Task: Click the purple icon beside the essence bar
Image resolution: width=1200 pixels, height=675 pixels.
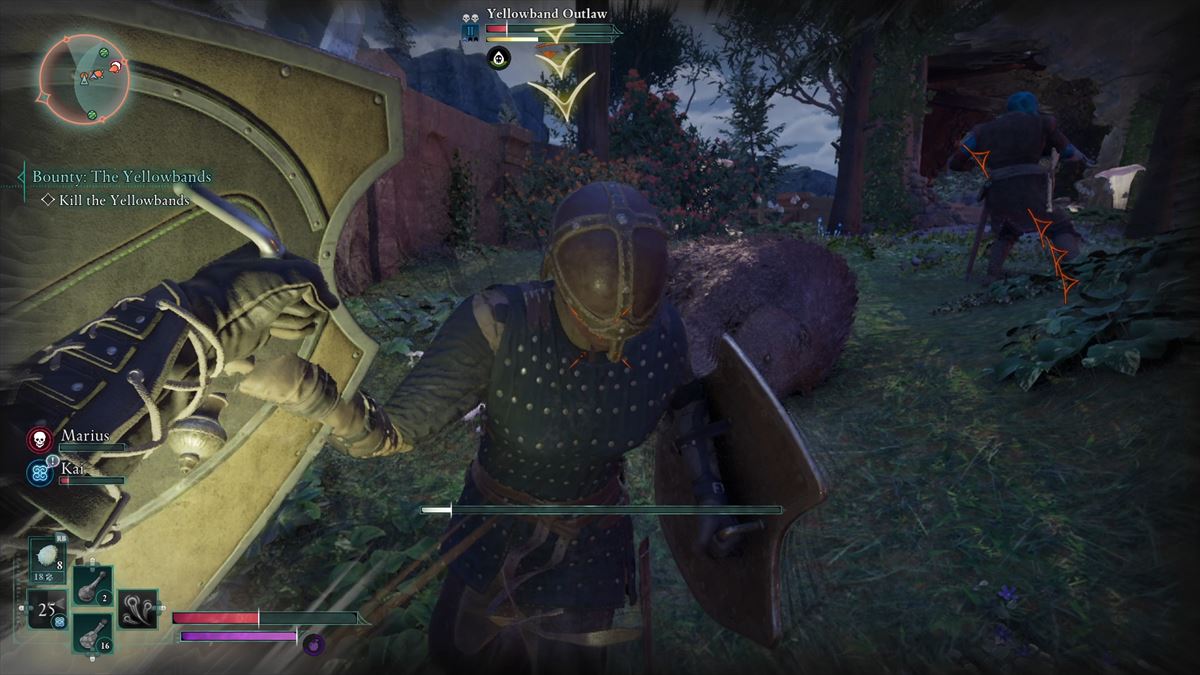Action: pos(313,645)
